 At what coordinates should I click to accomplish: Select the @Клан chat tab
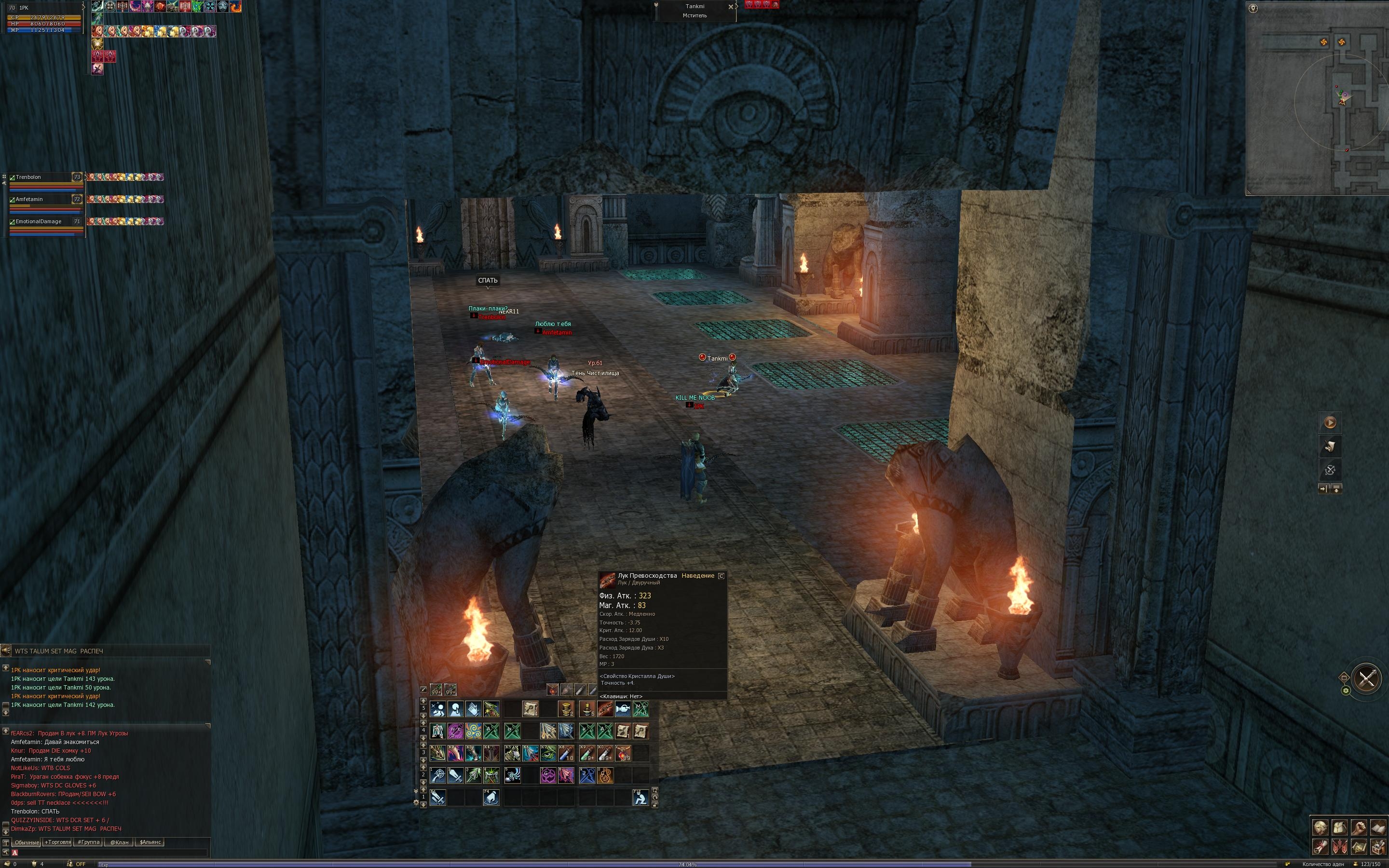coord(120,842)
